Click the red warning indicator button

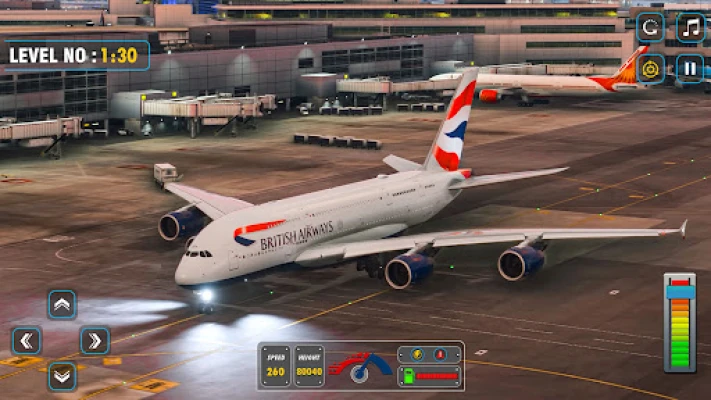pos(438,355)
